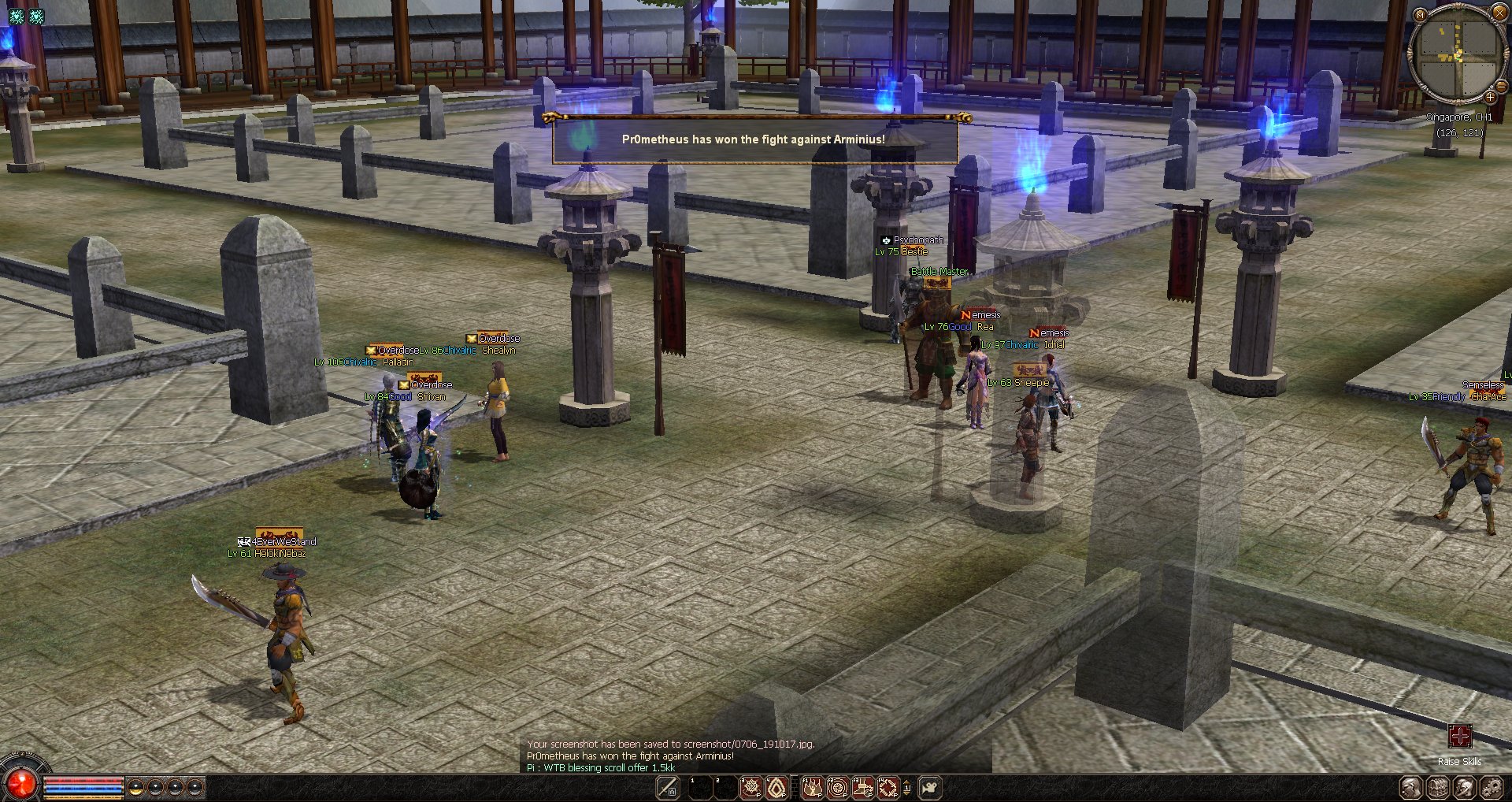Use the F2 spiral skill
The image size is (1512, 802).
(x=837, y=787)
